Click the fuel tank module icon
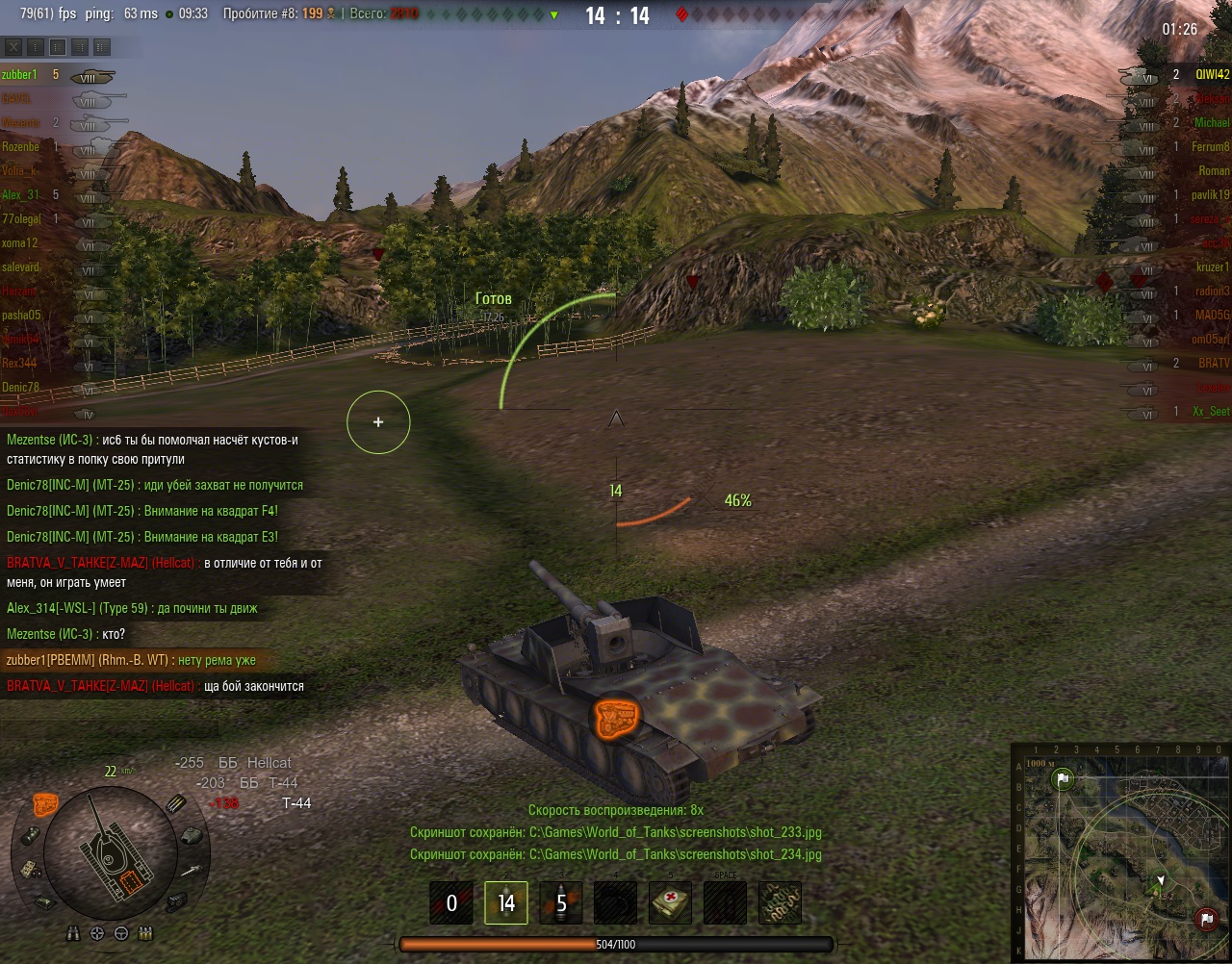 [x=32, y=833]
